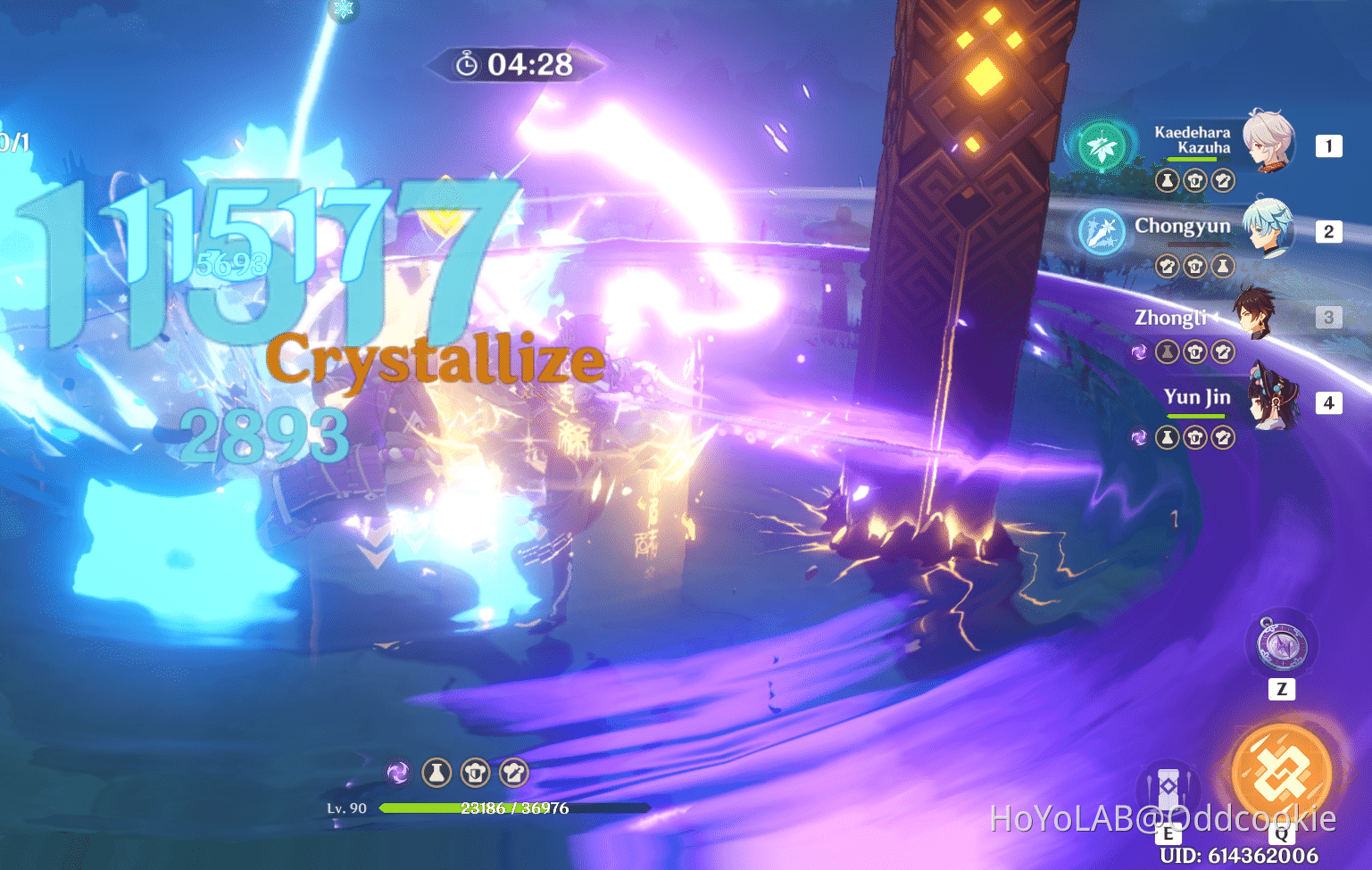Click the swirl buff icon under Yun Jin
This screenshot has height=870, width=1372.
tap(1139, 437)
